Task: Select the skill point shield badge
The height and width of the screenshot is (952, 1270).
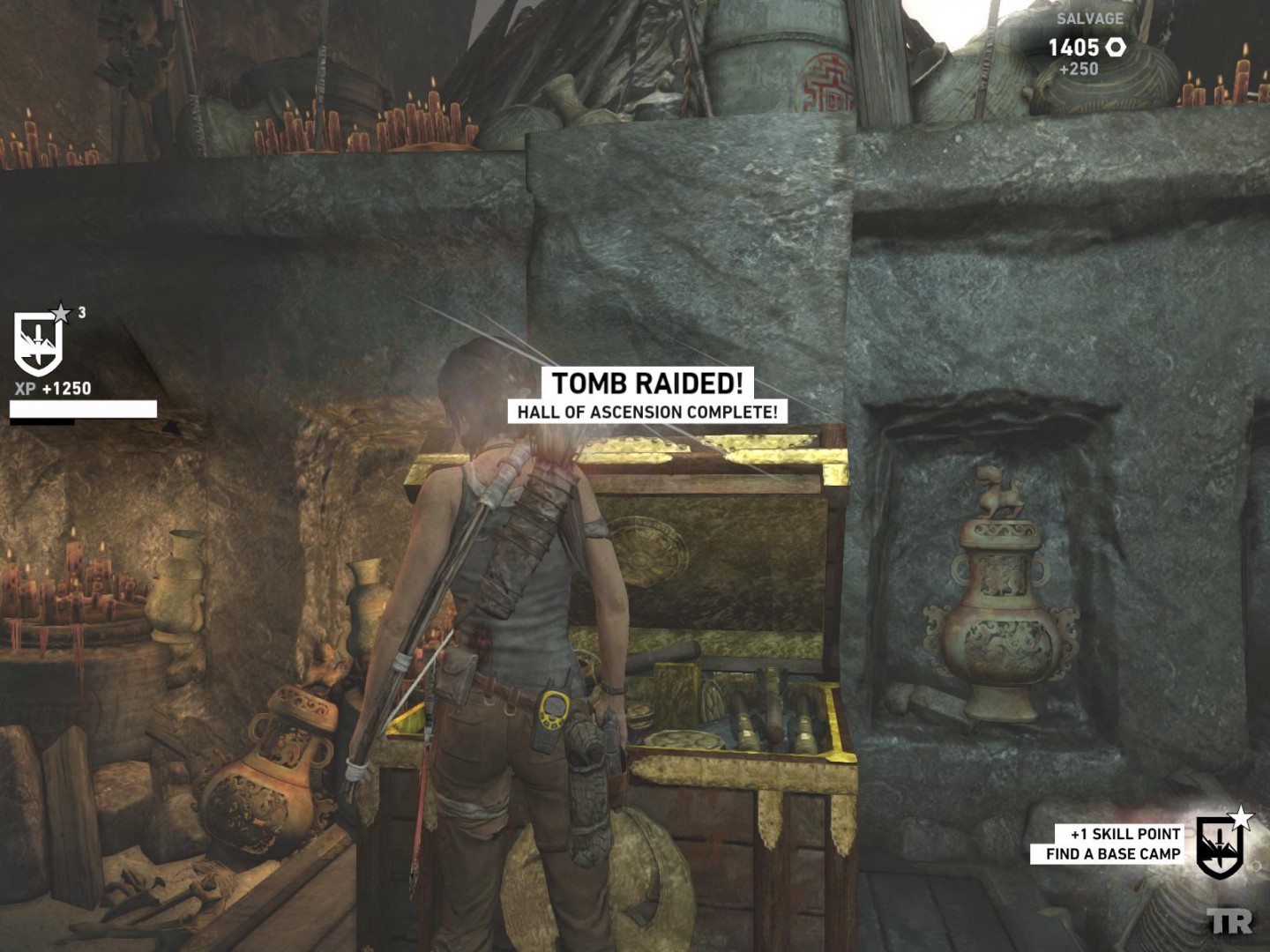Action: [1221, 846]
